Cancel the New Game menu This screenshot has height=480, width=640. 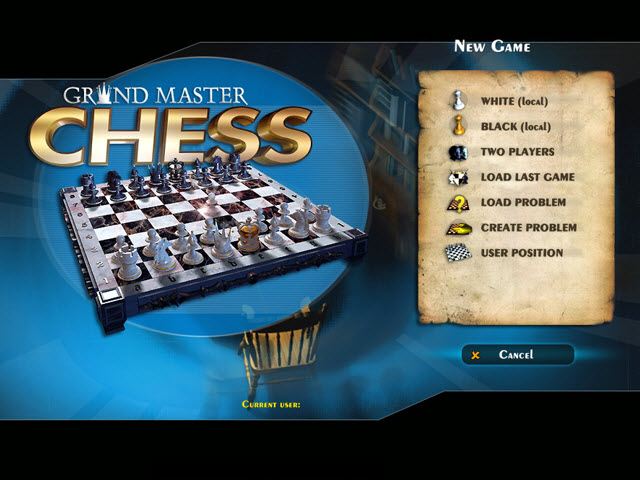[x=517, y=355]
